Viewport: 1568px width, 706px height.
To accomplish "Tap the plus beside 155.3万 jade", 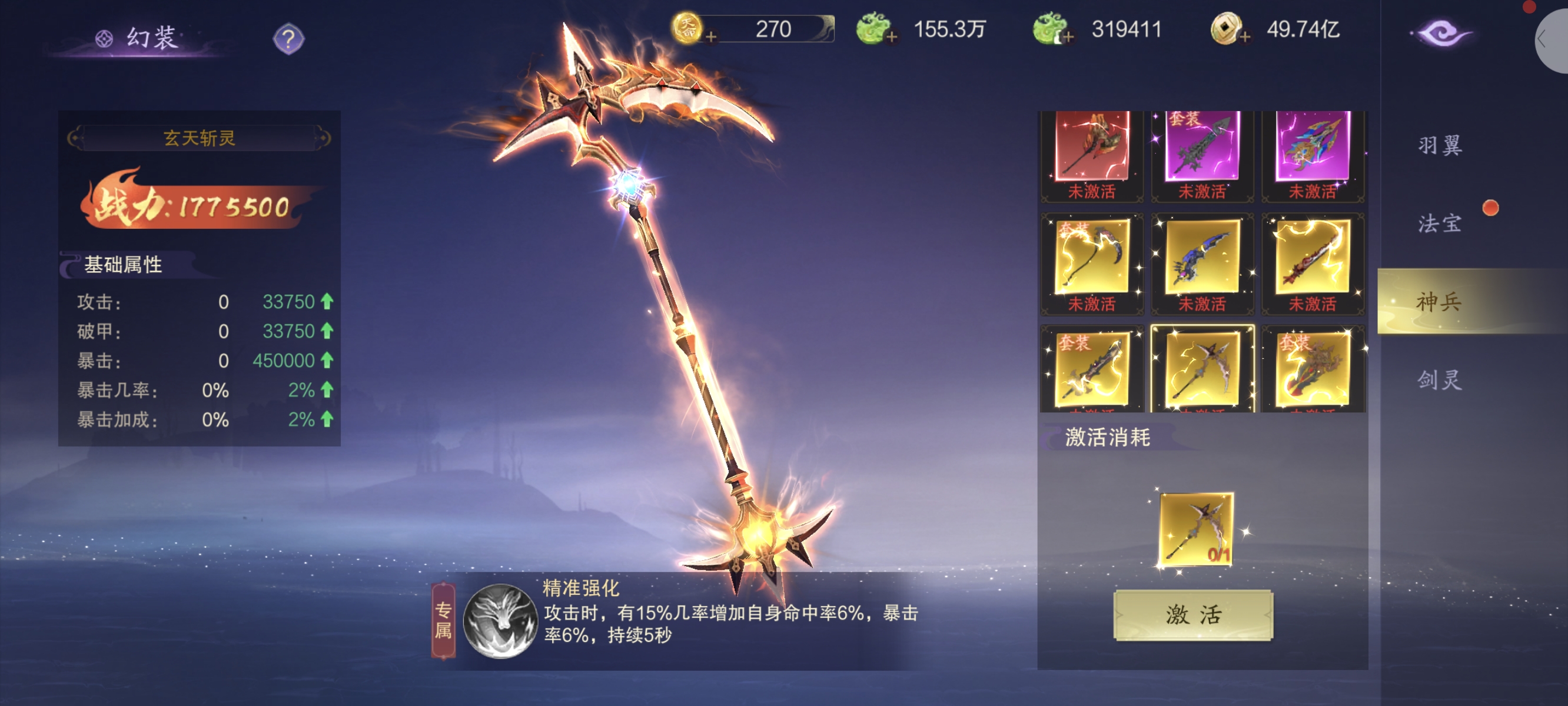I will 892,37.
